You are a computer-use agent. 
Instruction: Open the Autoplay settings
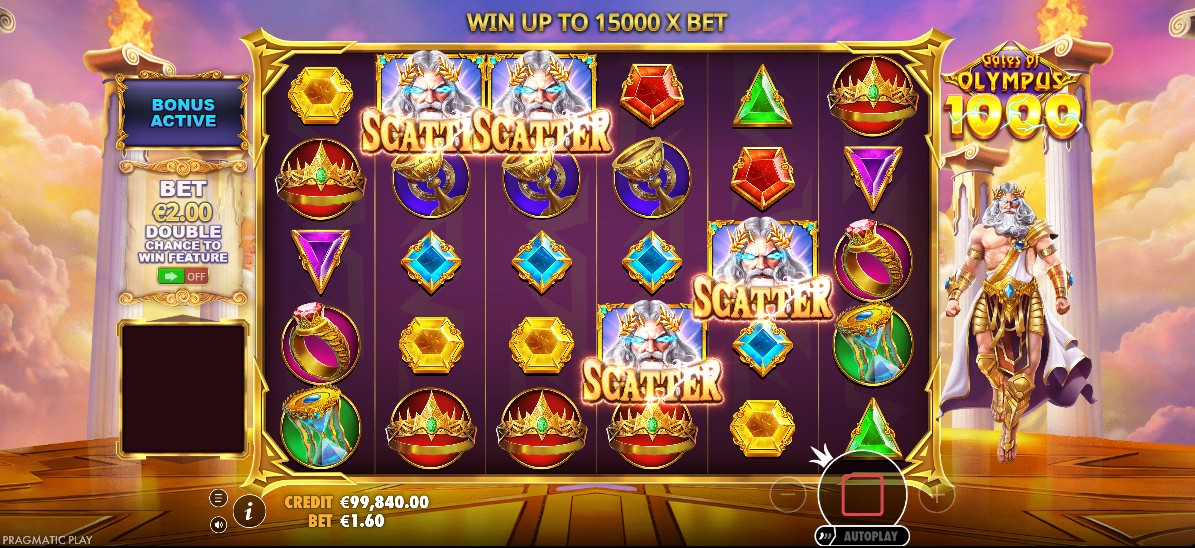(862, 536)
